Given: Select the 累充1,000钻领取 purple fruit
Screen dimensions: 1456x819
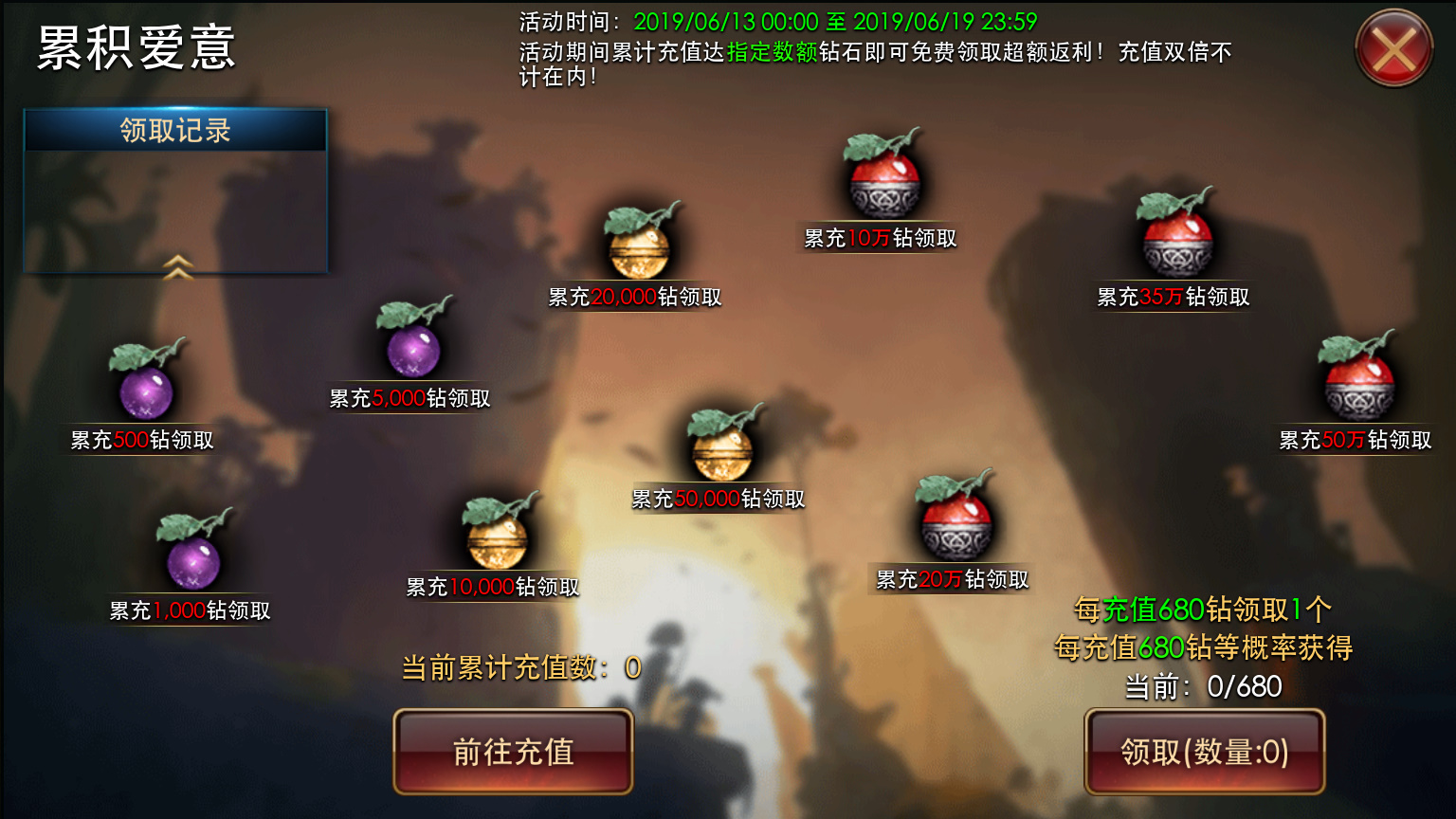Looking at the screenshot, I should [193, 558].
